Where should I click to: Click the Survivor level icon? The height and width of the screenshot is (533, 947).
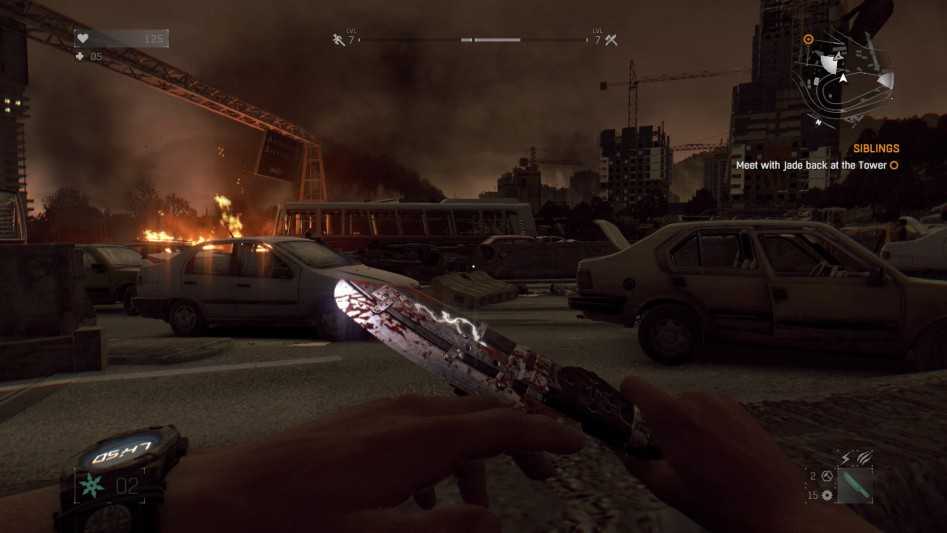tap(338, 40)
